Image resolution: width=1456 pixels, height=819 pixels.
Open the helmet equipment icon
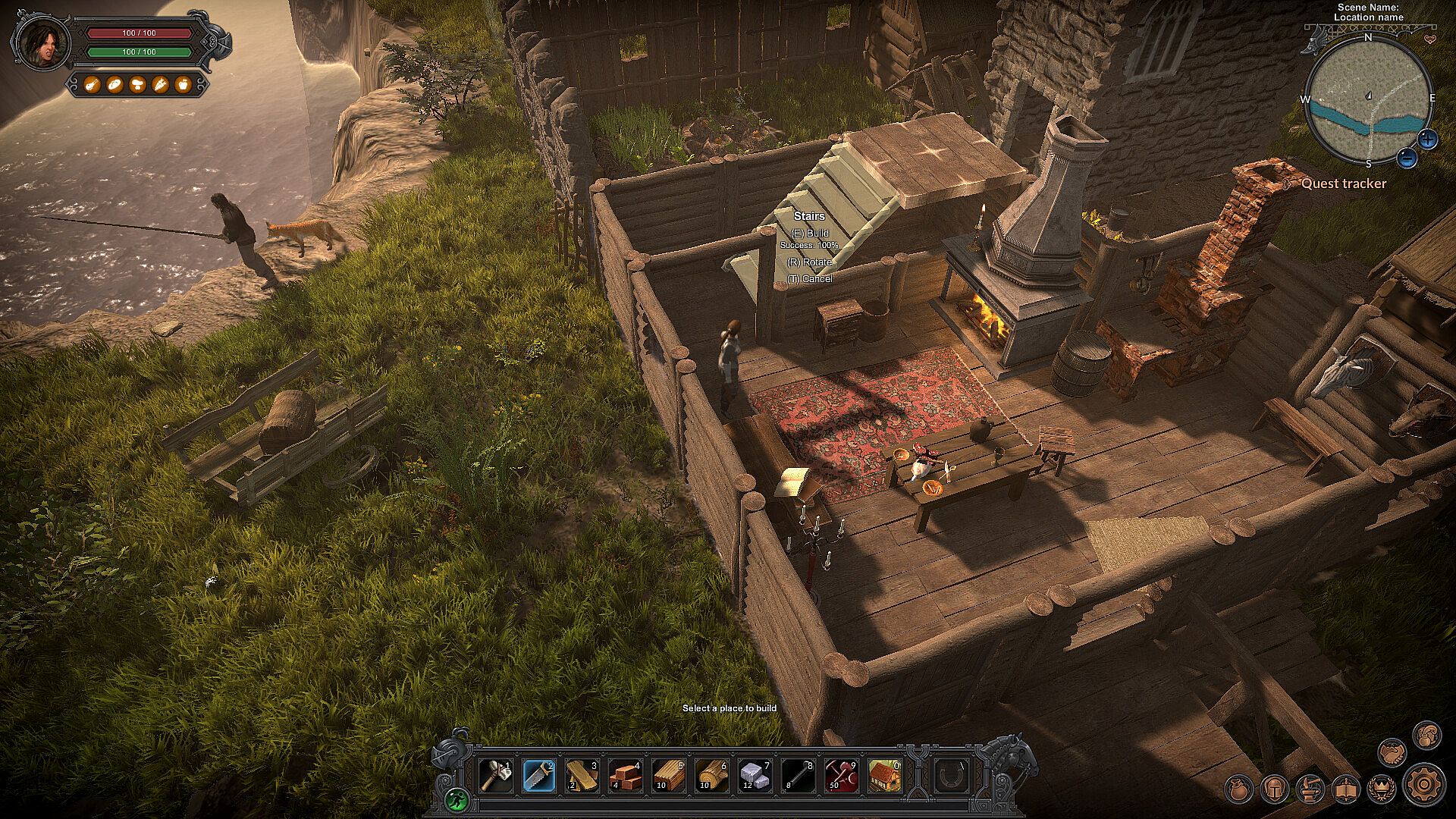1274,789
